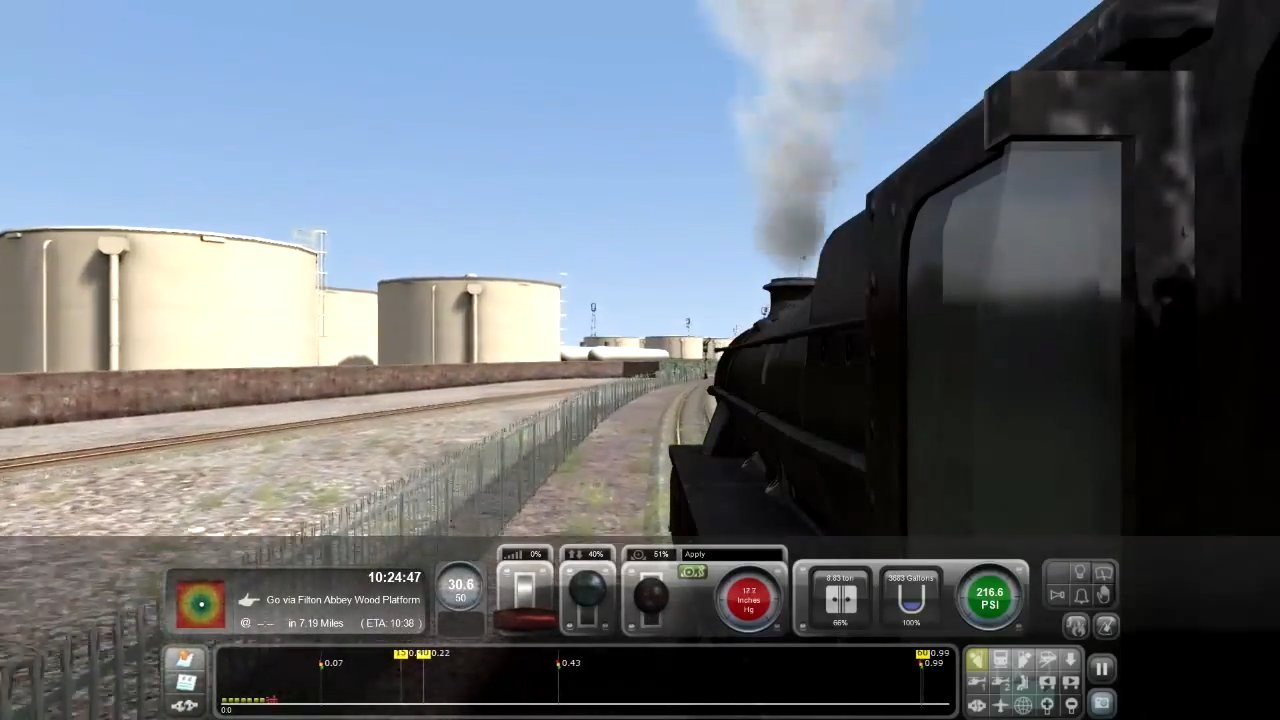Toggle the cab view camera
The width and height of the screenshot is (1280, 720).
[x=976, y=657]
